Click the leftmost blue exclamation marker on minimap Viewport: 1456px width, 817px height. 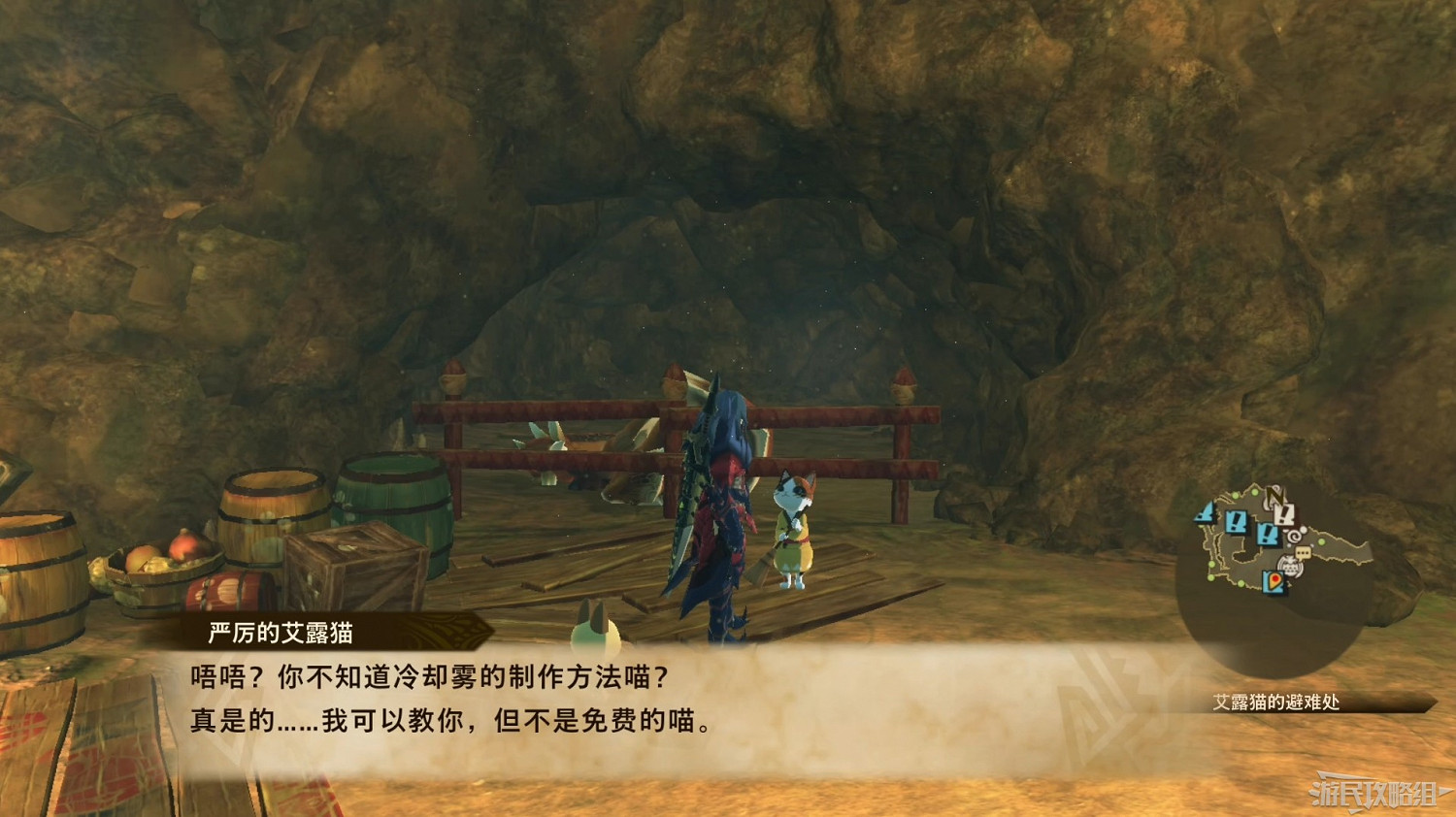[1204, 513]
